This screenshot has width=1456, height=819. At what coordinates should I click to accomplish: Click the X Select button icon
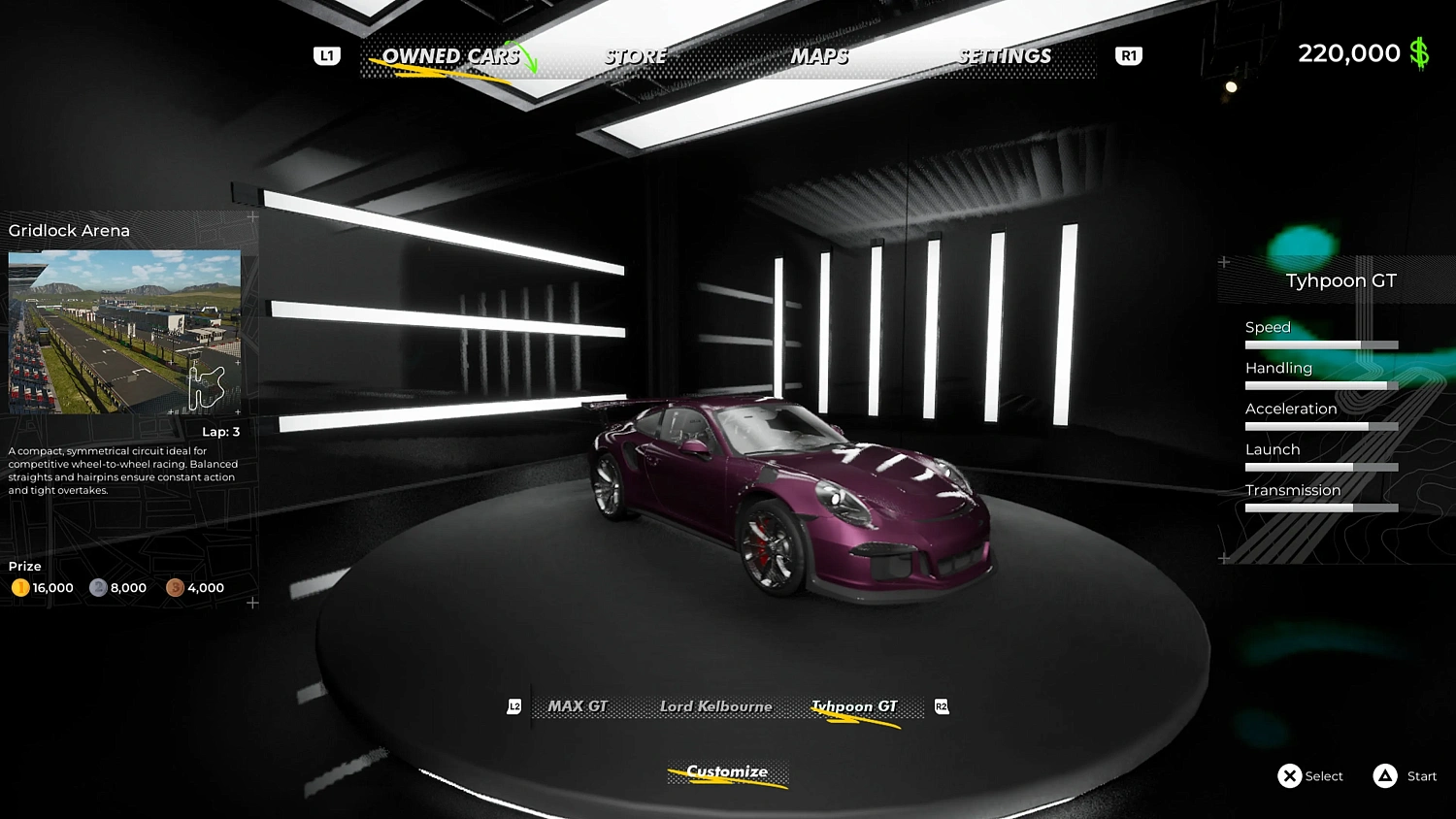pyautogui.click(x=1291, y=775)
